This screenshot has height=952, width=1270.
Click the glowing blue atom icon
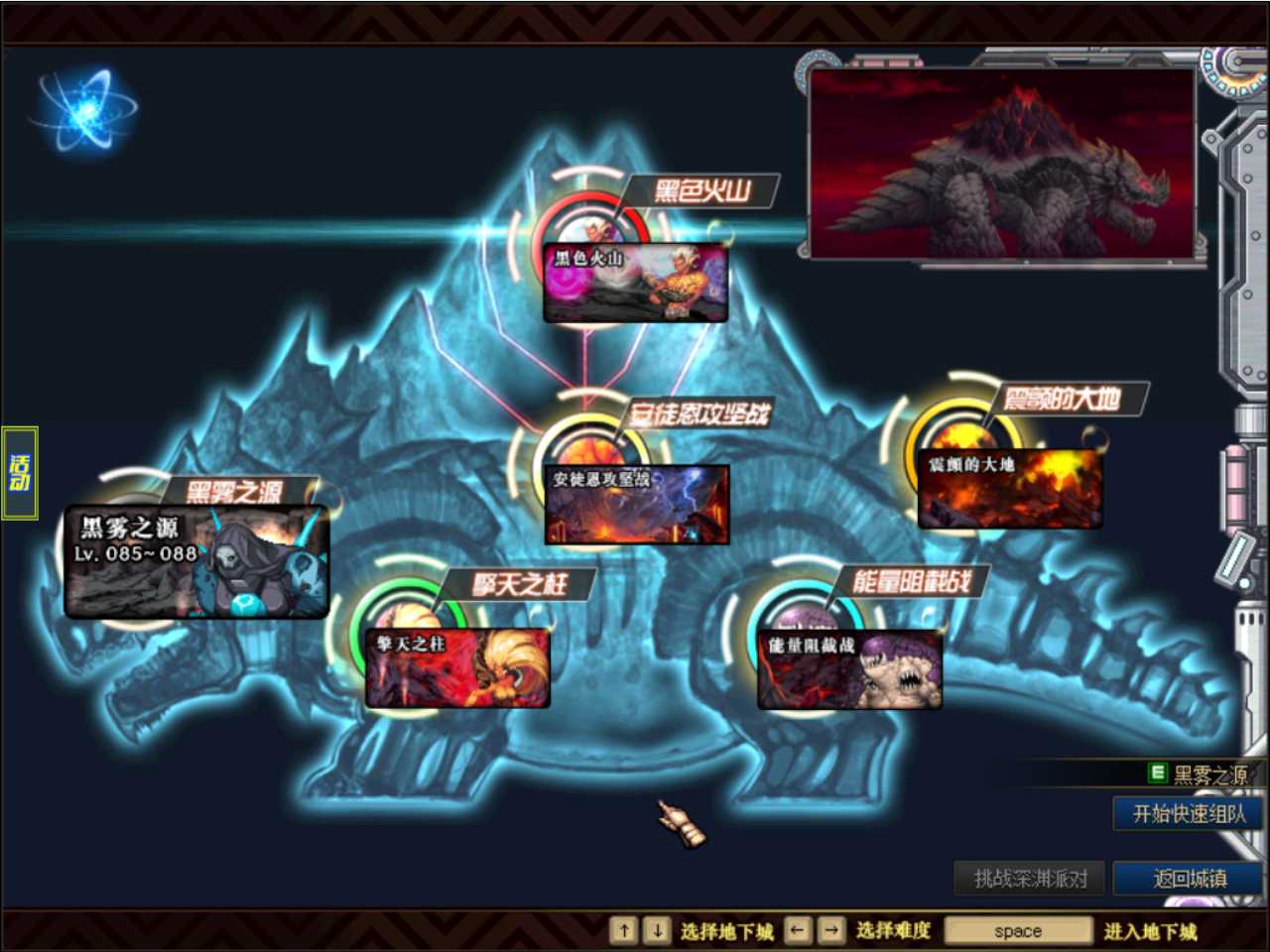tap(85, 109)
